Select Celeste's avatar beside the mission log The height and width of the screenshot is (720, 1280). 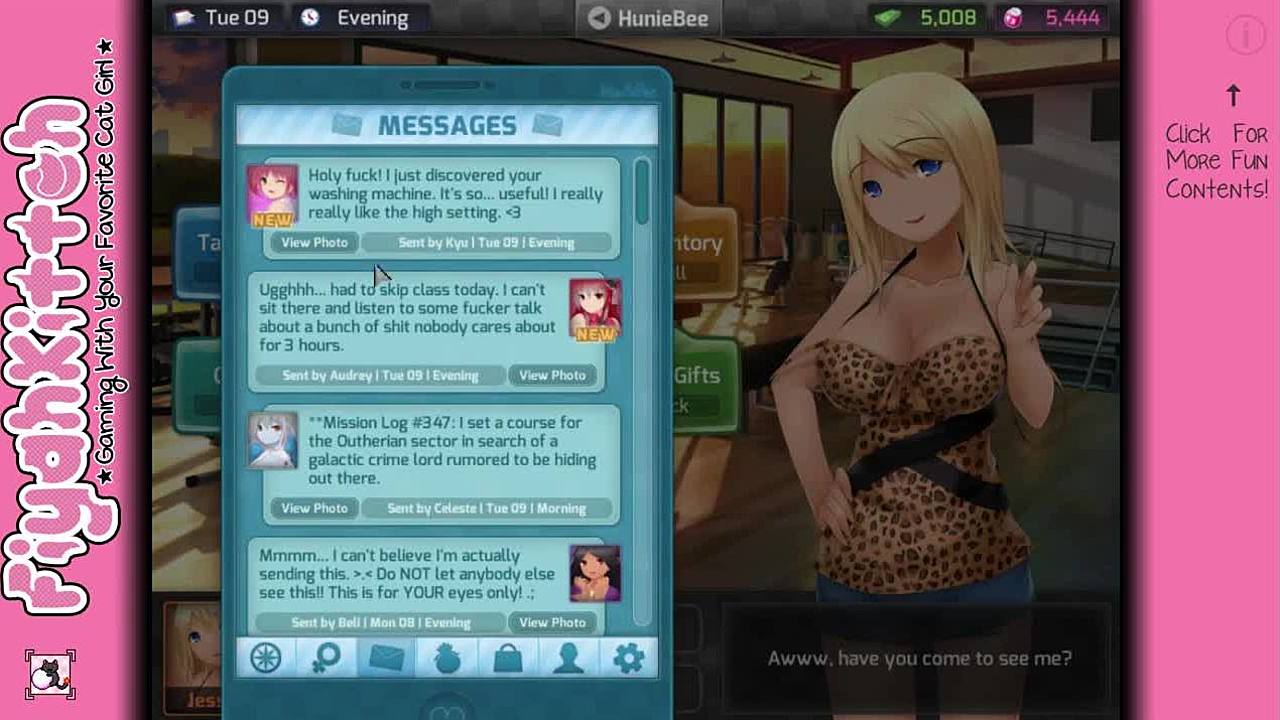pos(272,440)
